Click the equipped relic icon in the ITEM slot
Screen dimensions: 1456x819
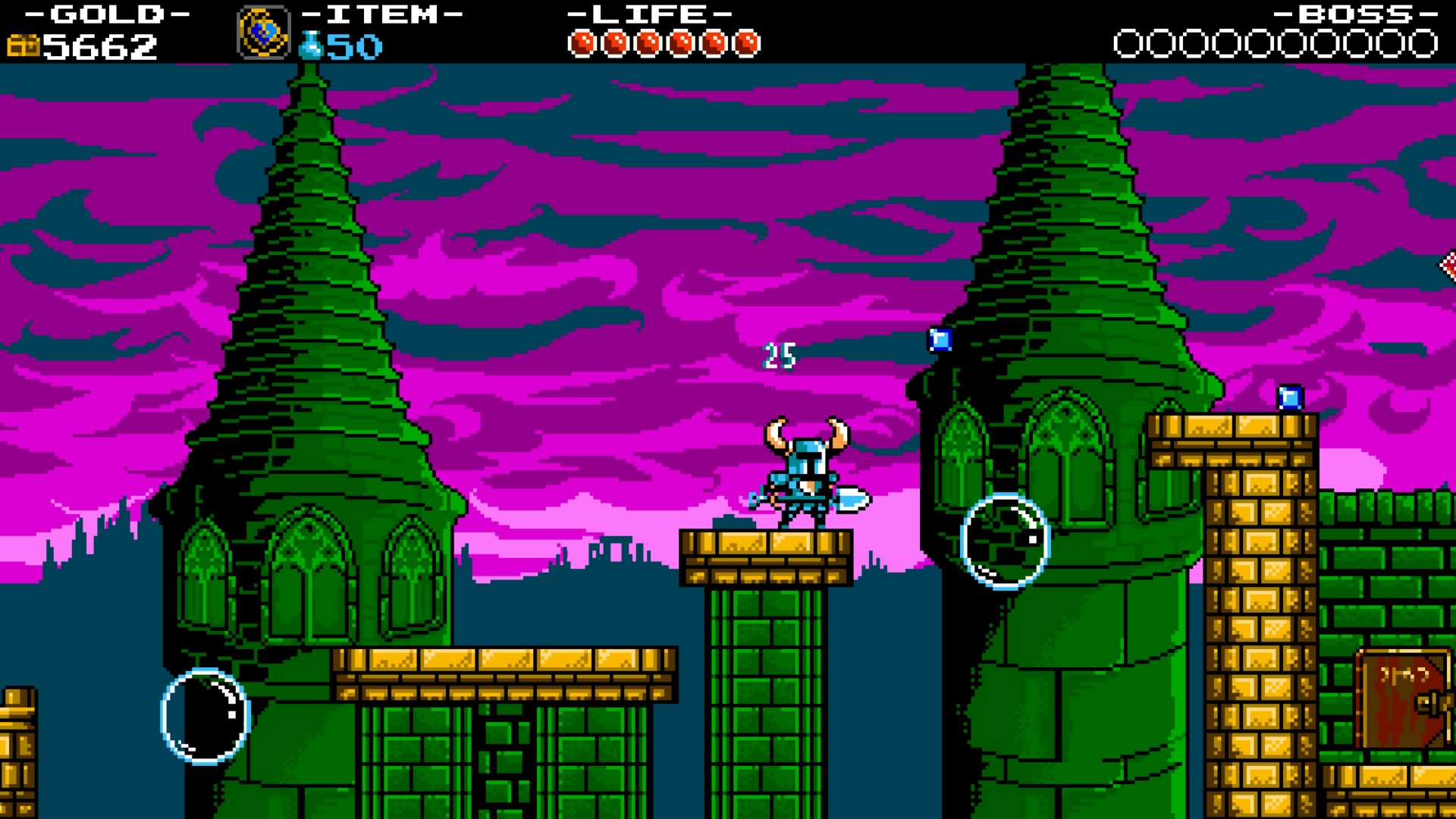(265, 33)
